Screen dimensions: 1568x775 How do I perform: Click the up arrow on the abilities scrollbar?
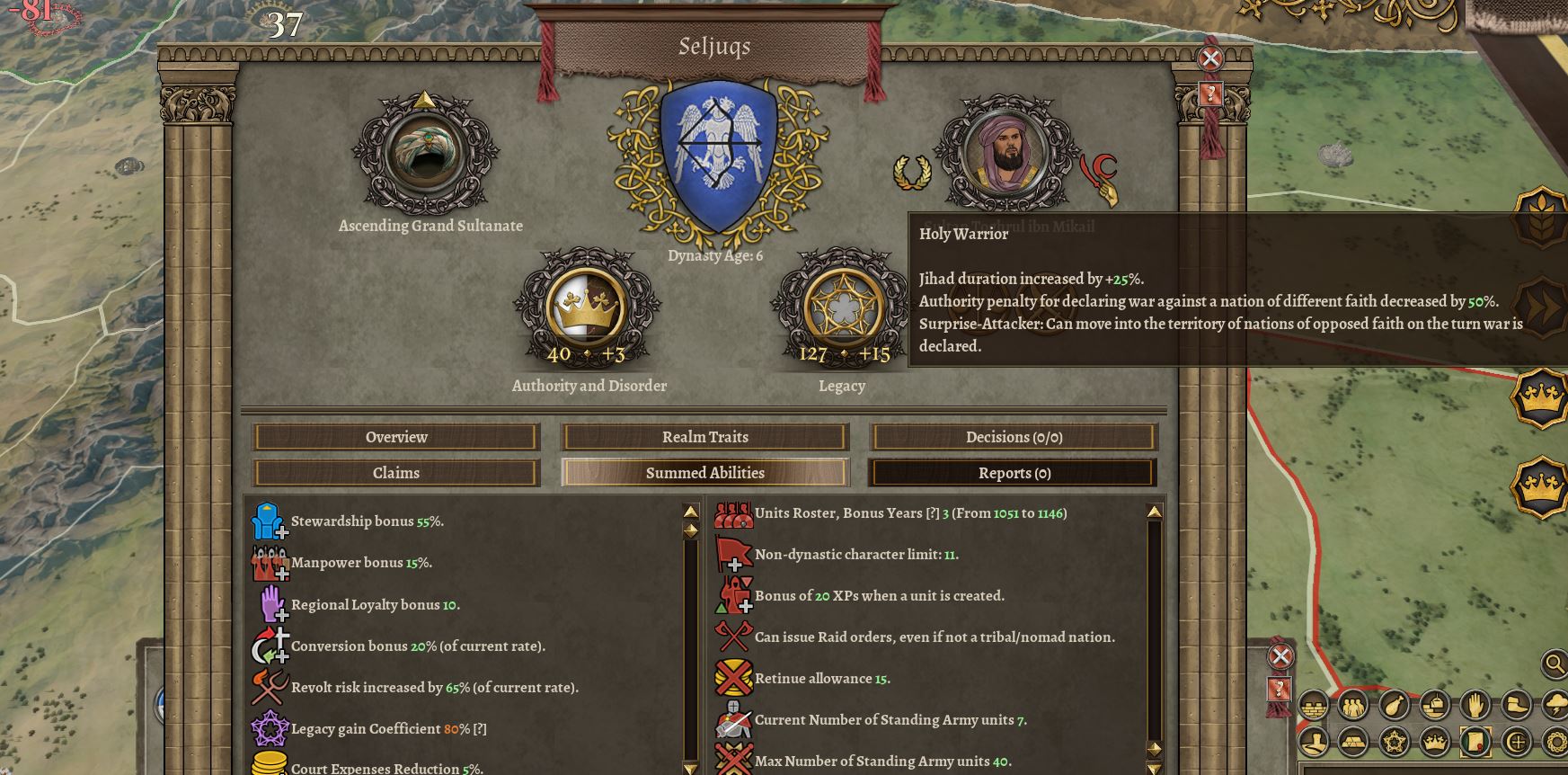click(690, 512)
